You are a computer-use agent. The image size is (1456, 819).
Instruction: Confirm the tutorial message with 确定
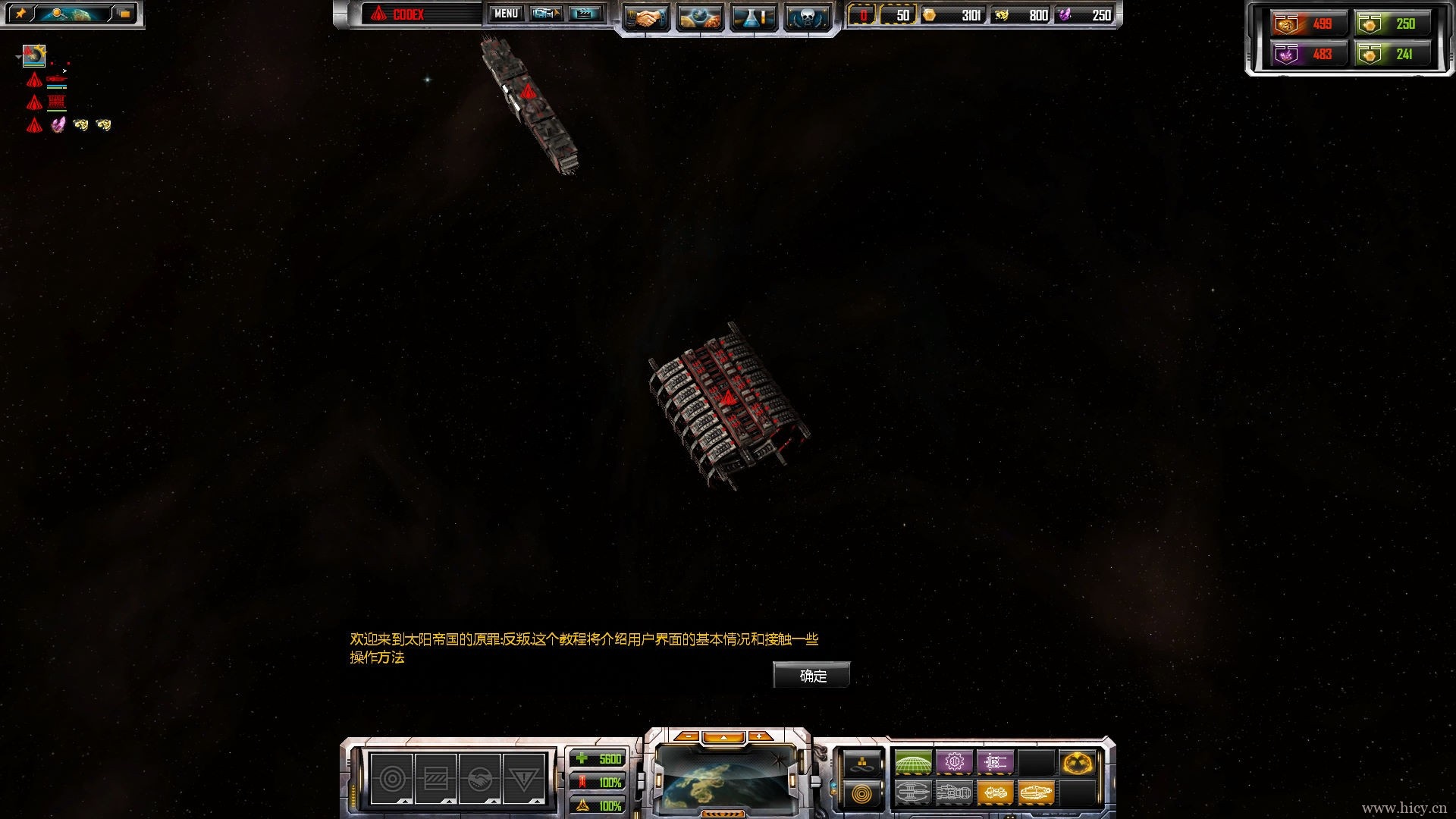(x=811, y=675)
